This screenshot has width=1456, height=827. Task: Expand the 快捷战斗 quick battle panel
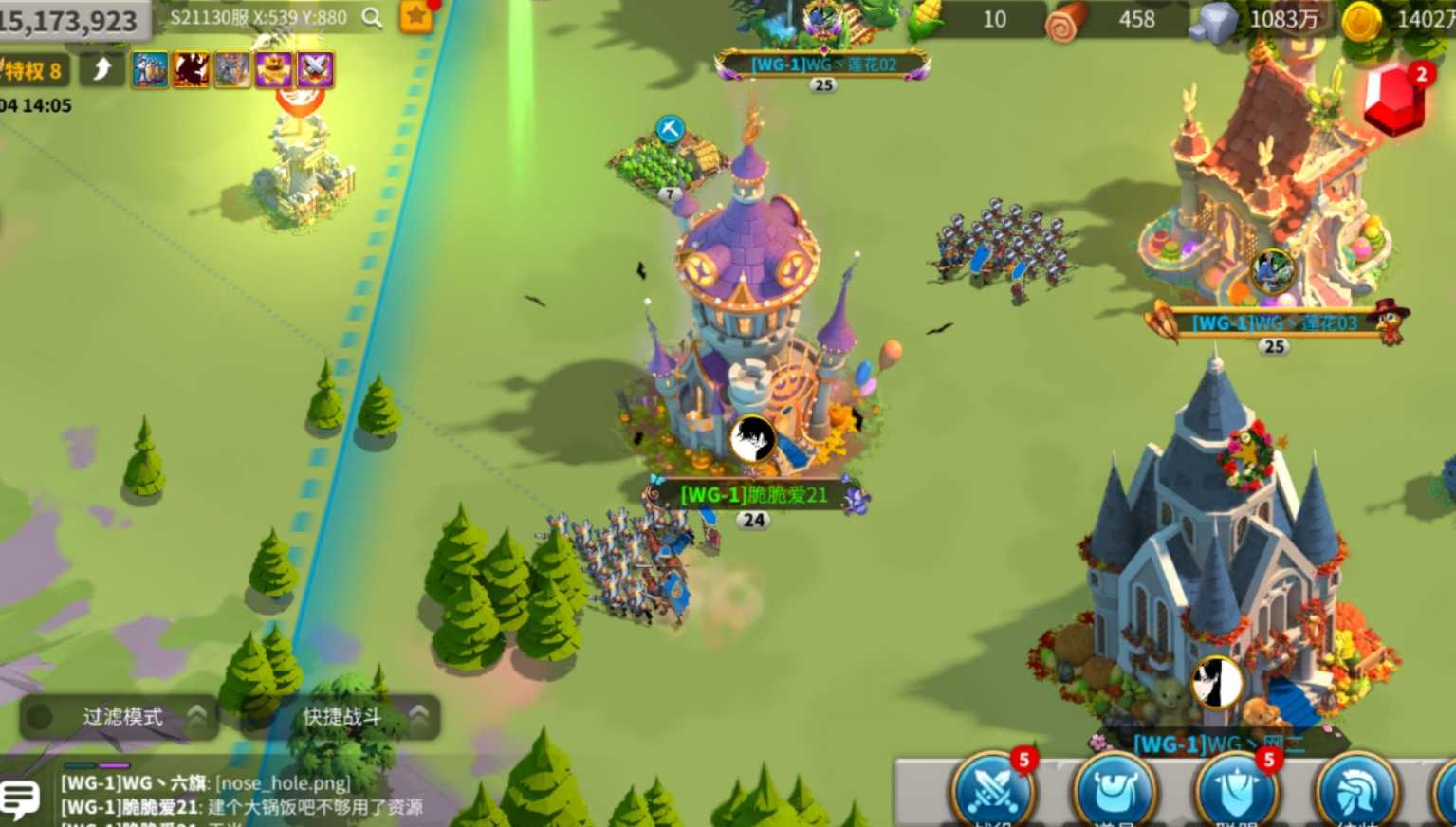tap(342, 717)
